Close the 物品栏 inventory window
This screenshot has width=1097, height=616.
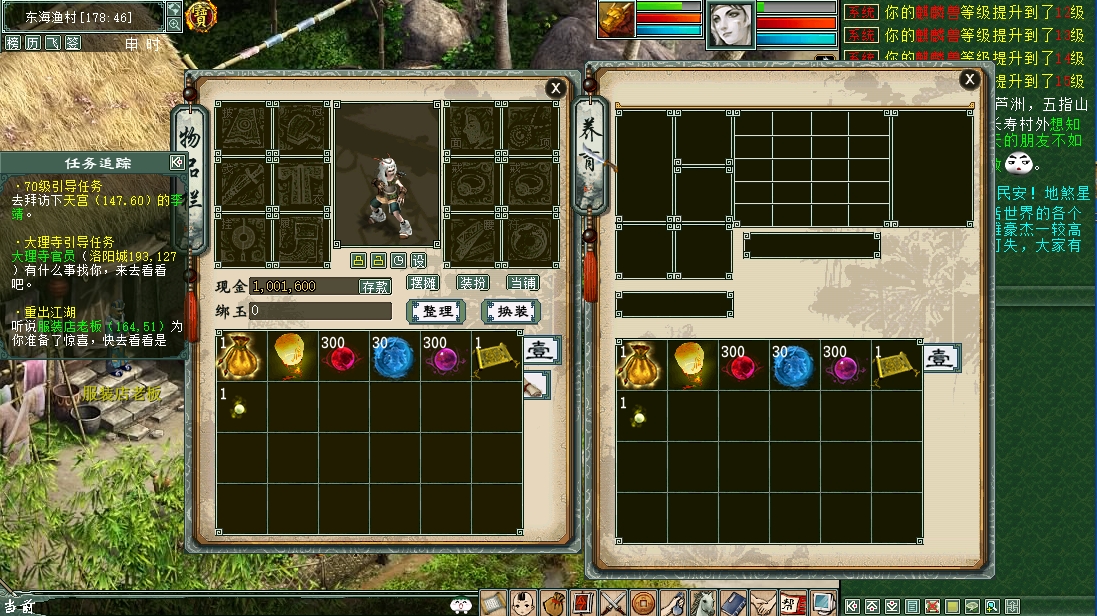[555, 89]
